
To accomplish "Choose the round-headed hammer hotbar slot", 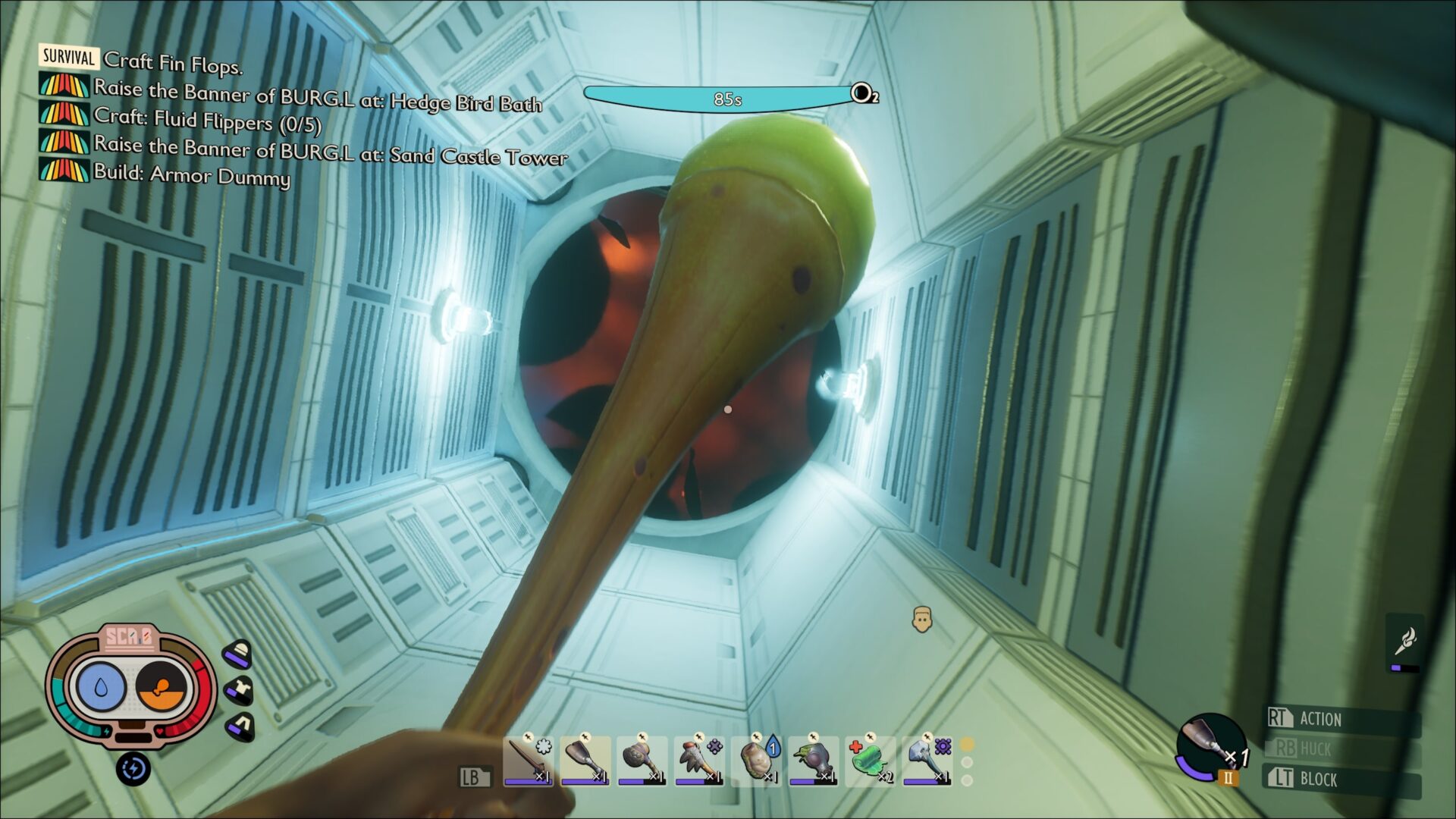I will (642, 759).
